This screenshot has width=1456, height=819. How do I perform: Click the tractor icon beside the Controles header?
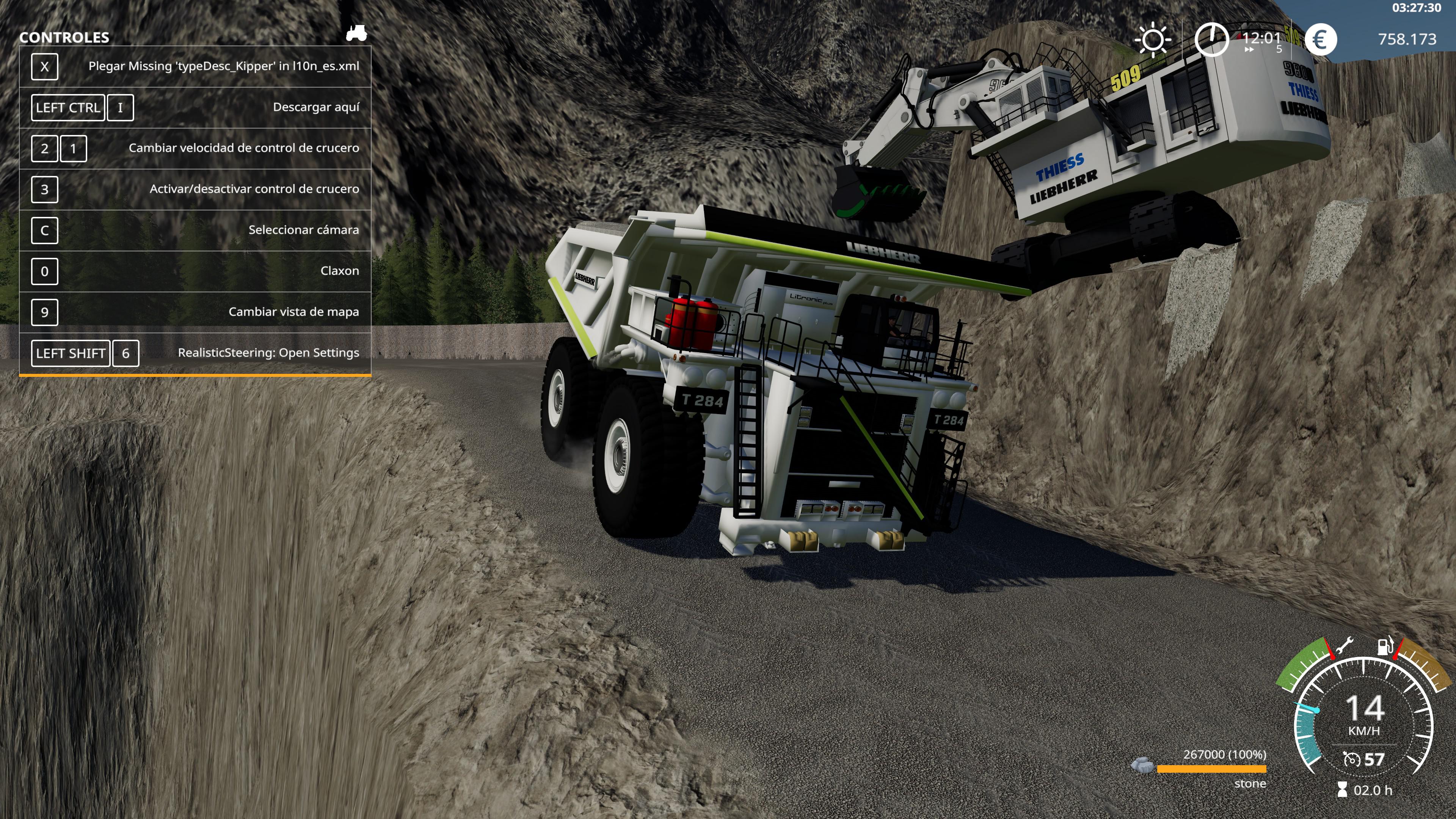click(356, 33)
